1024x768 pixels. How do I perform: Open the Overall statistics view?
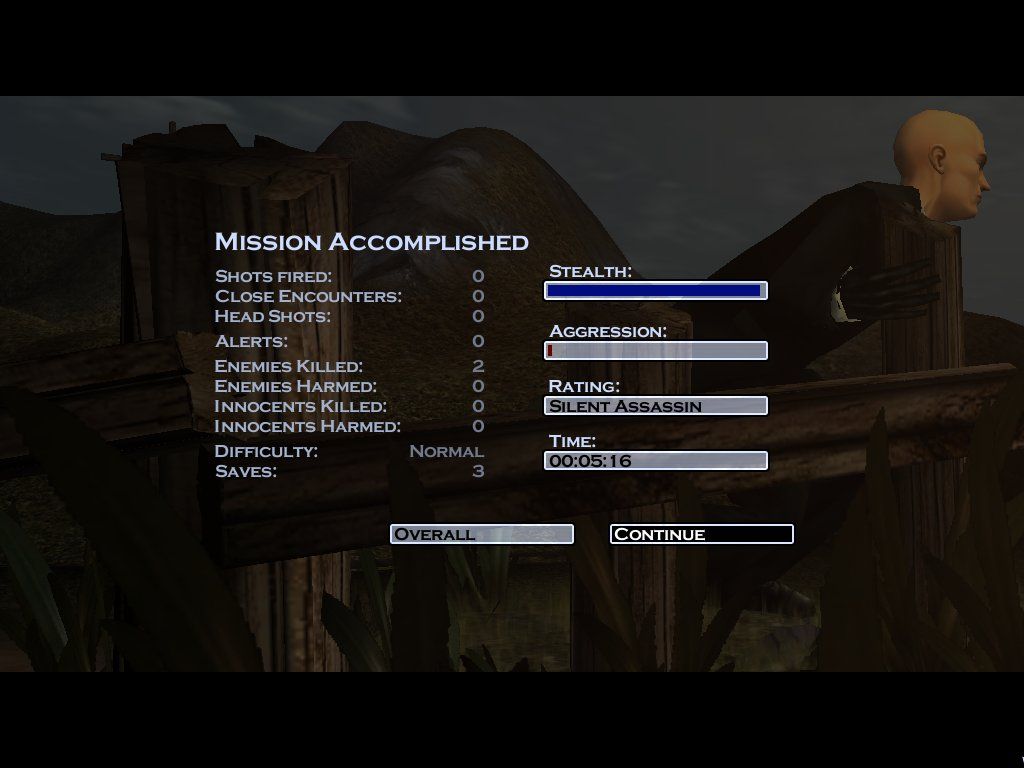pos(481,534)
